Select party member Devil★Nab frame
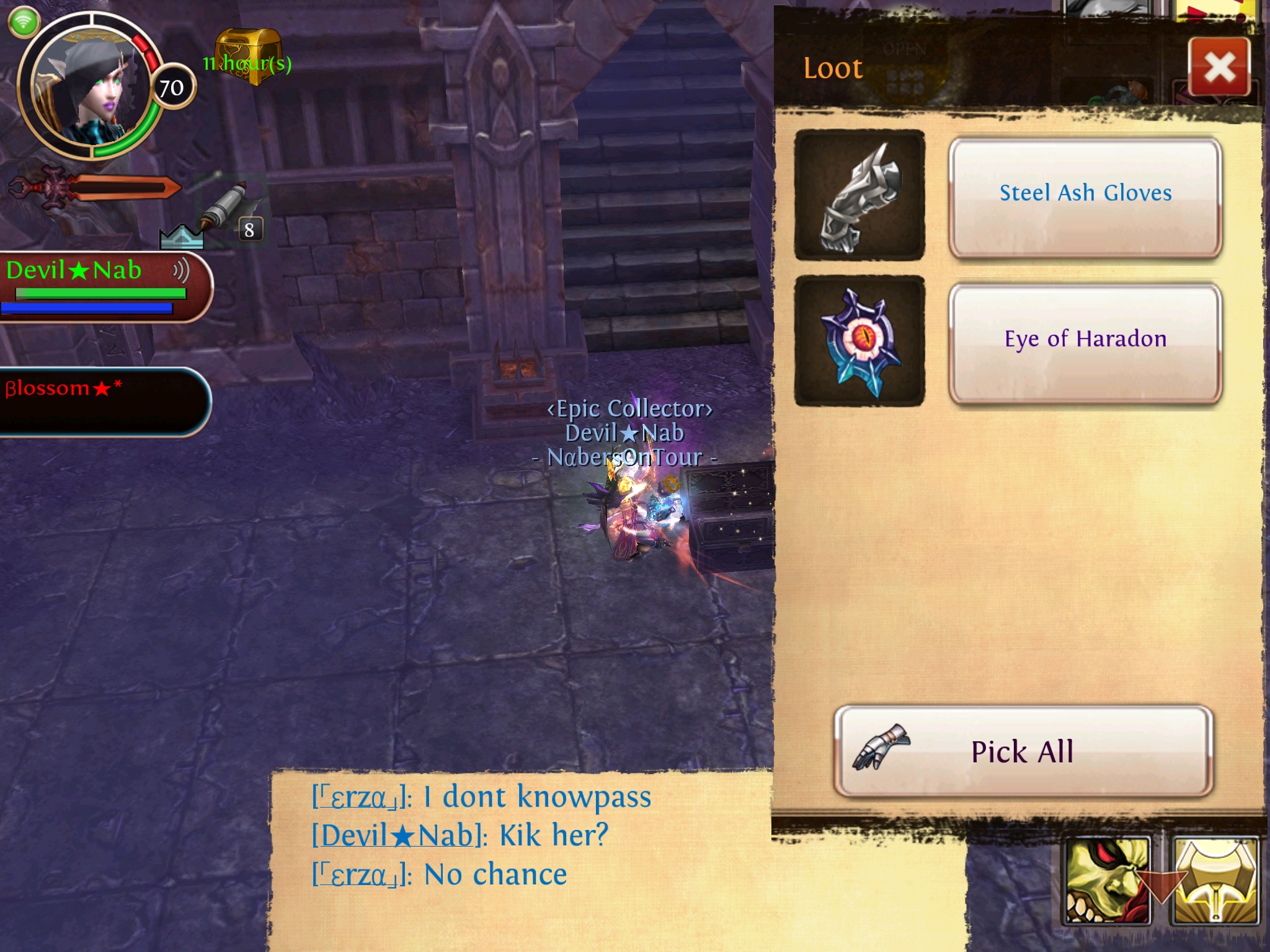 [102, 285]
